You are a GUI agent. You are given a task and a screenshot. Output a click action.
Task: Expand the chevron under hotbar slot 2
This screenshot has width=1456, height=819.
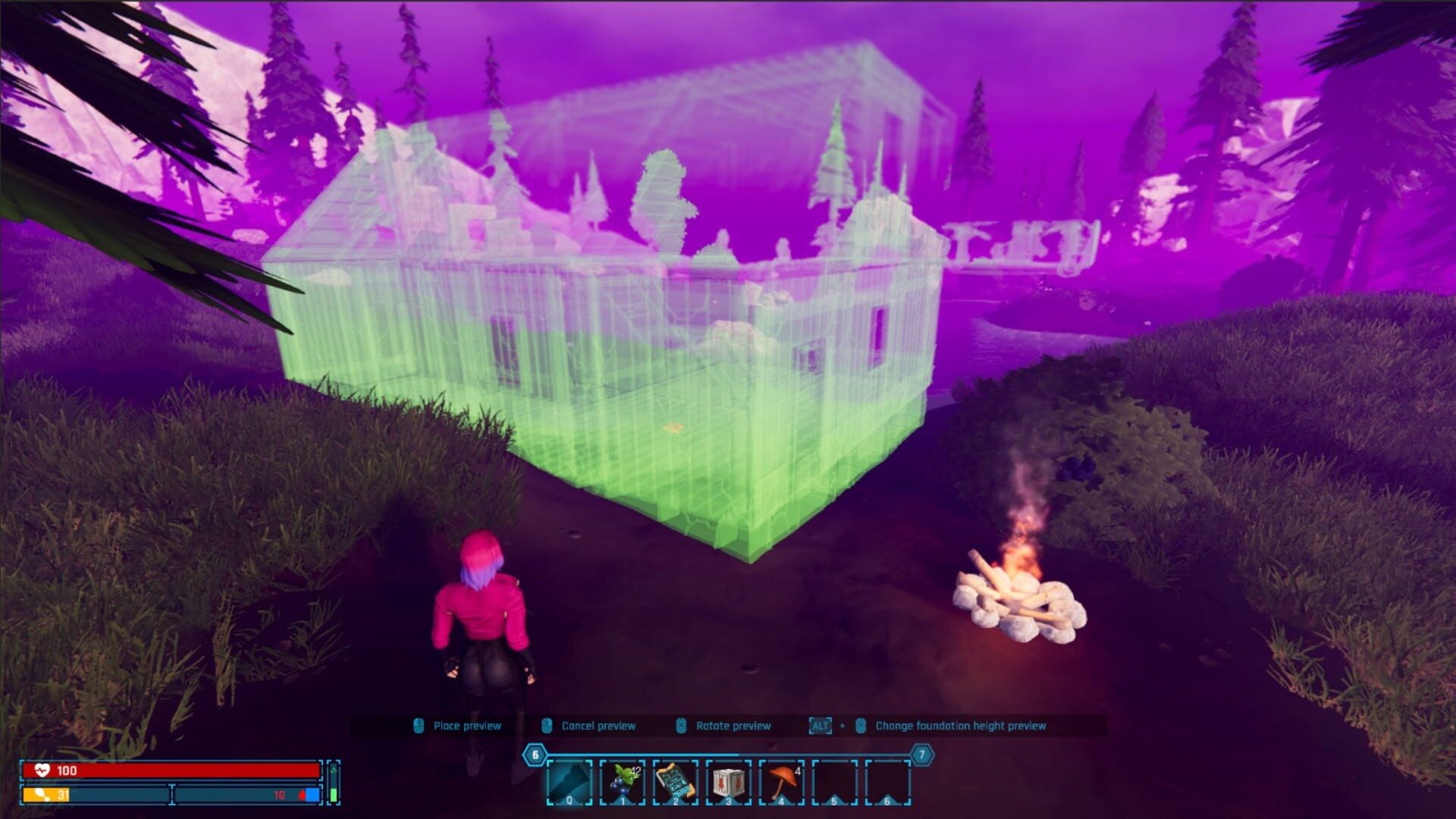(675, 801)
